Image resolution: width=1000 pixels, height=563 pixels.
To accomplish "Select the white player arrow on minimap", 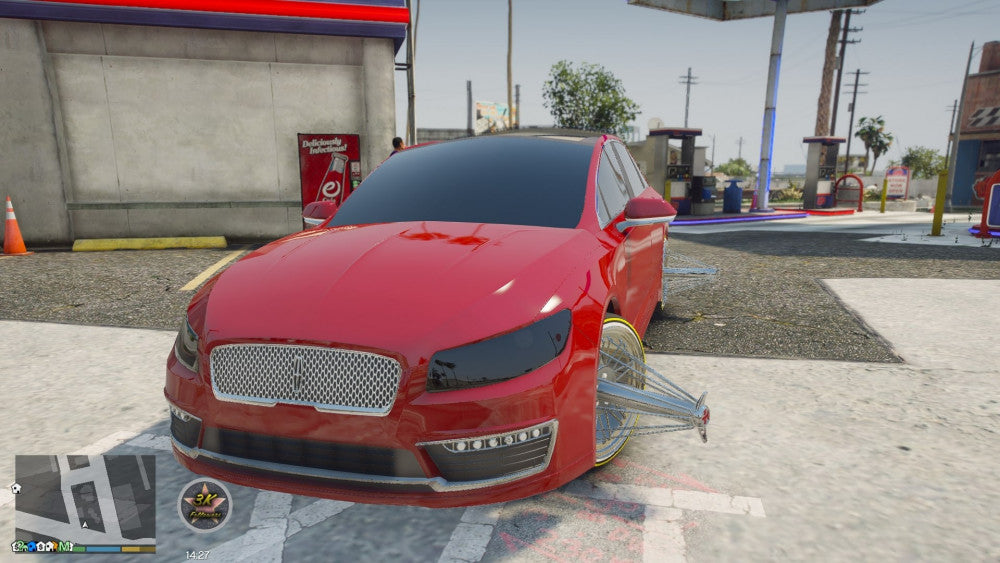I will coord(85,524).
